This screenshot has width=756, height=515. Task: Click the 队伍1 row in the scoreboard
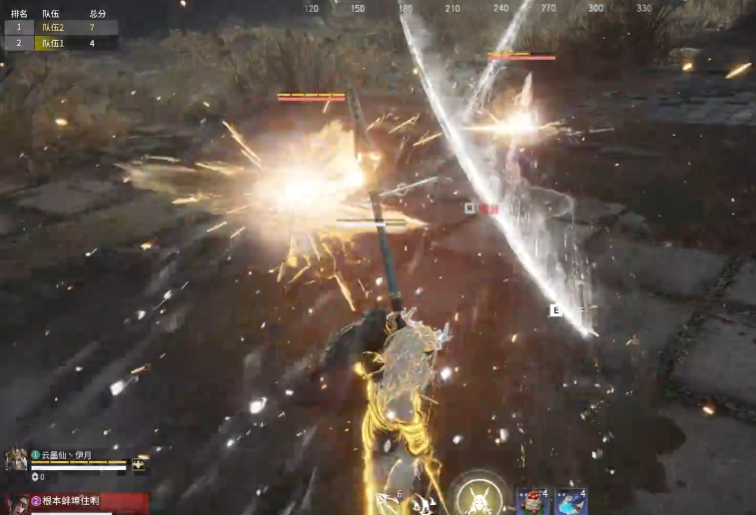(60, 43)
